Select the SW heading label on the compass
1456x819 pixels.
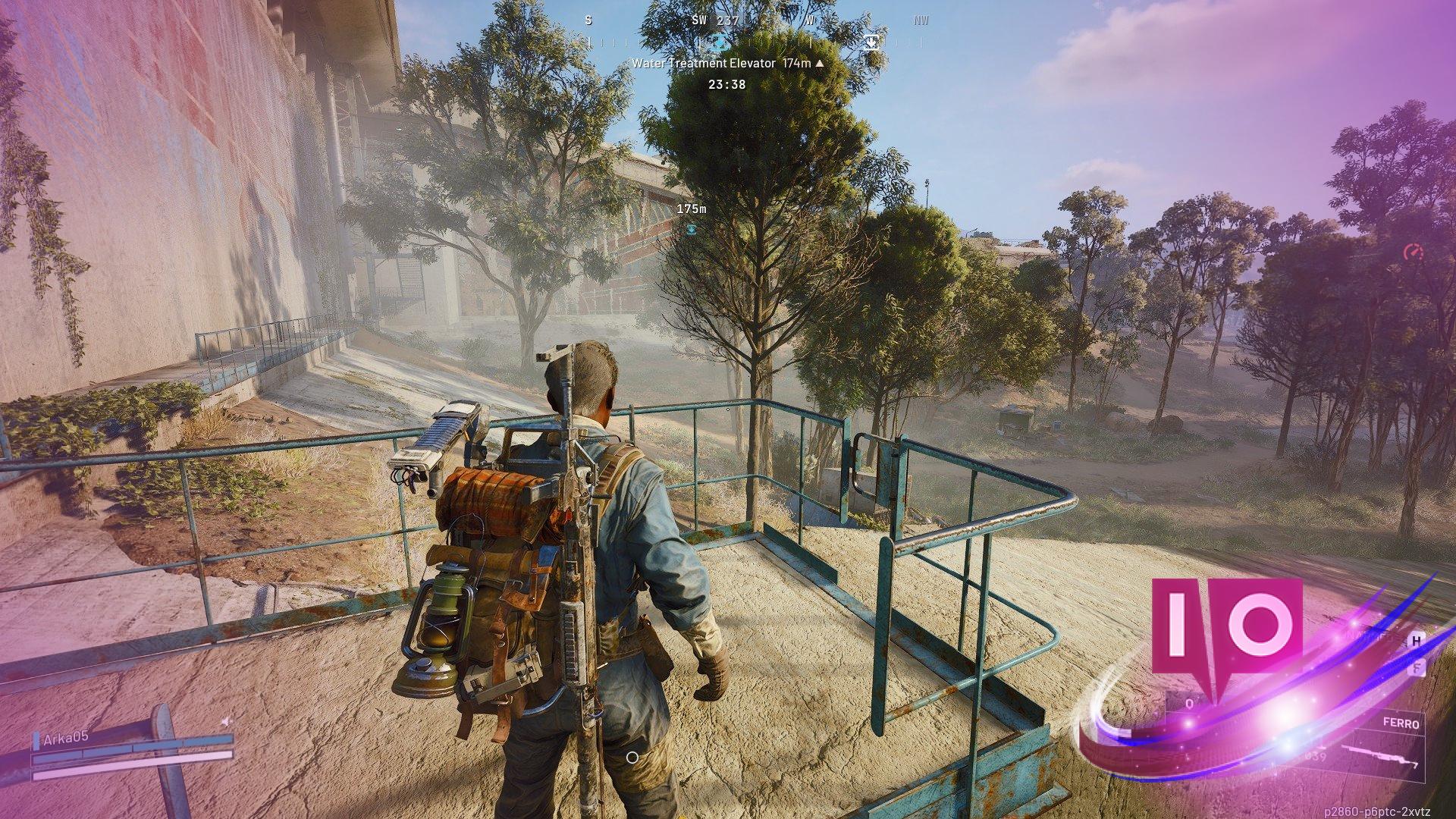[x=699, y=20]
